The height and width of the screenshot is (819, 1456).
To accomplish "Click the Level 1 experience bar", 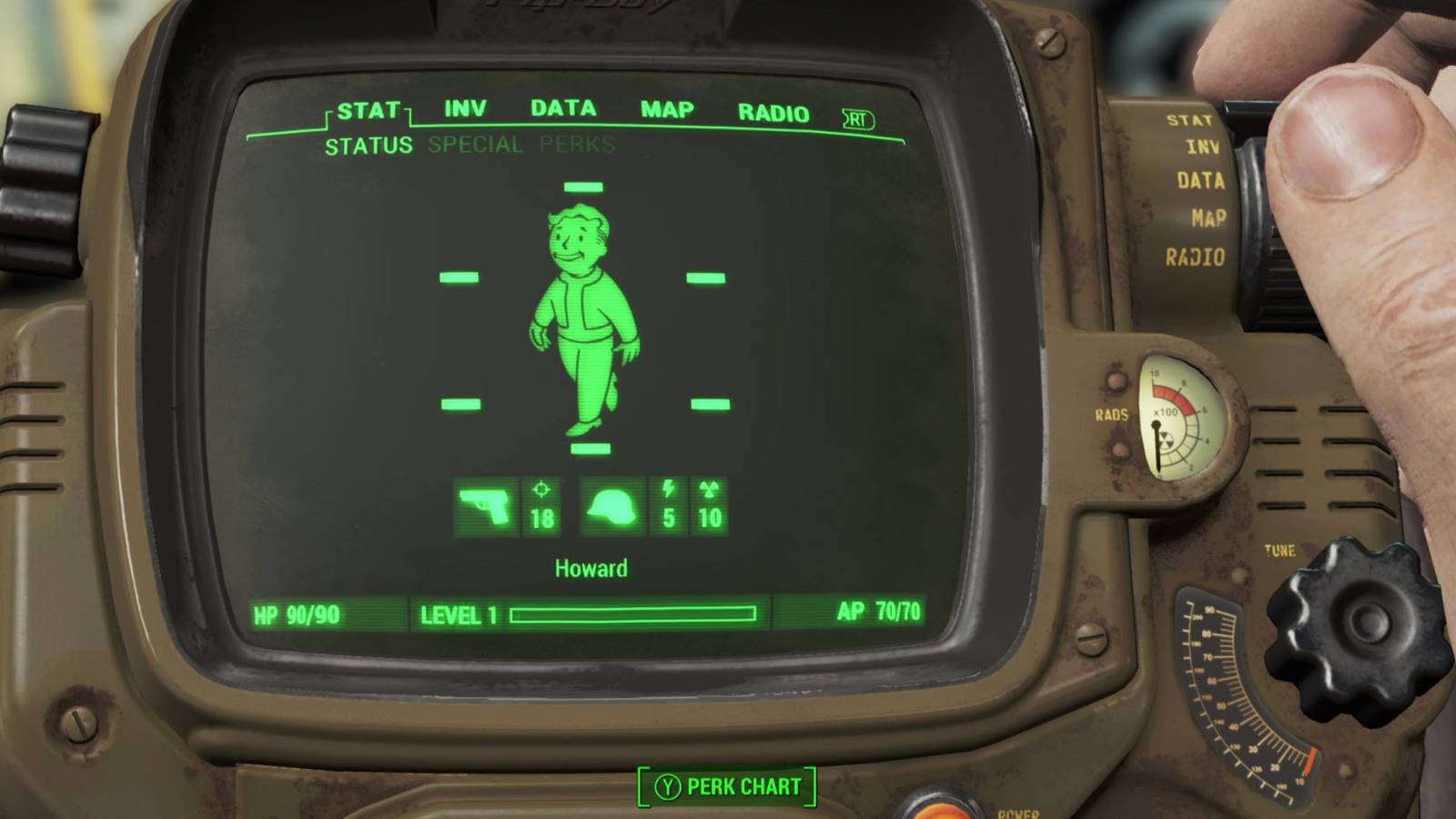I will pos(634,615).
